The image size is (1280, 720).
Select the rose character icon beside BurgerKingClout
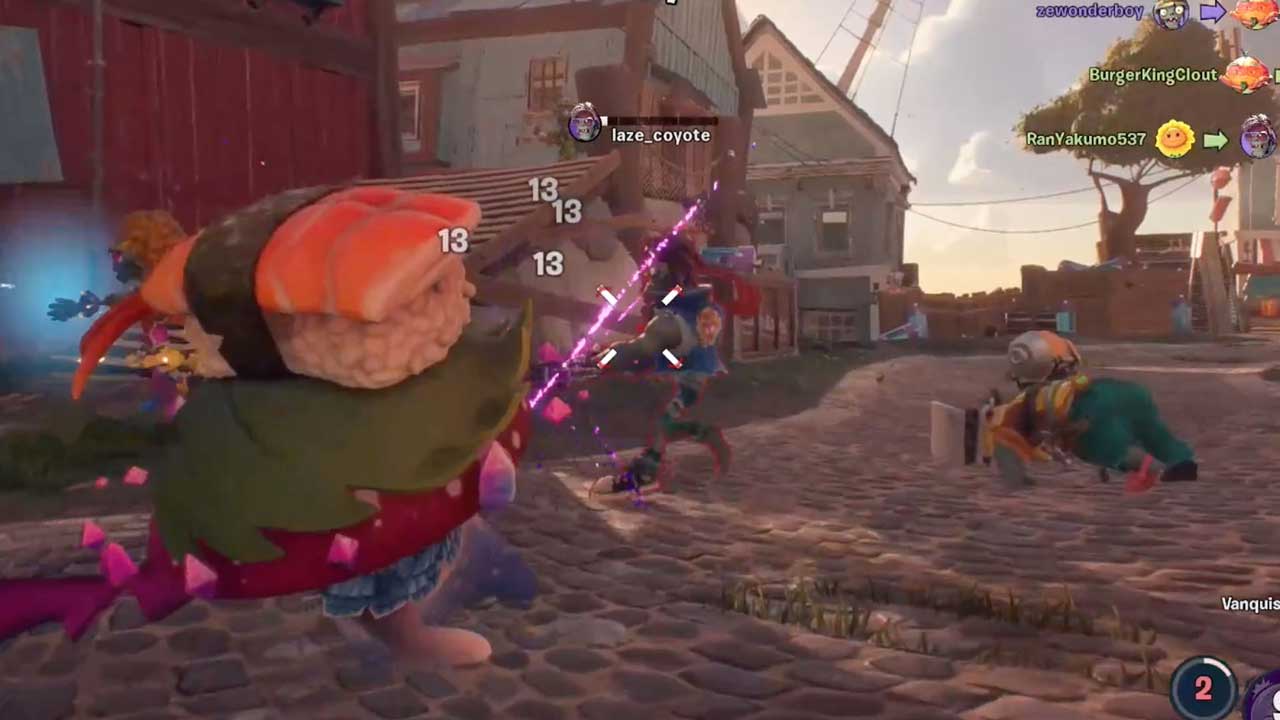pos(1246,73)
